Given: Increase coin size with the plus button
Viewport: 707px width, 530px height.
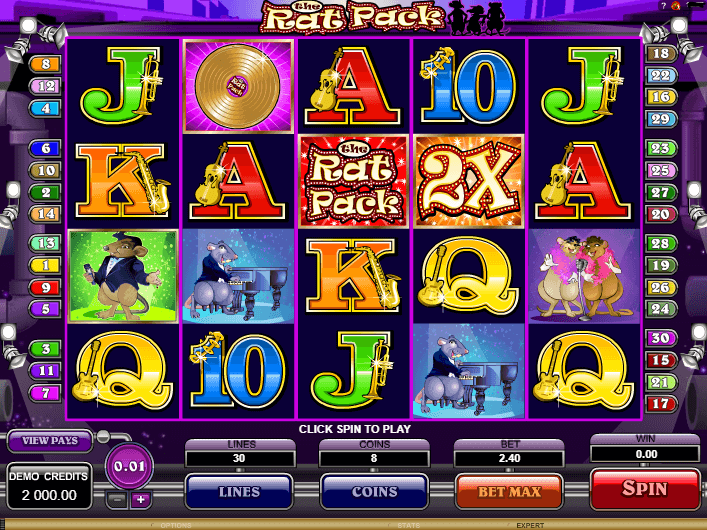Looking at the screenshot, I should (x=140, y=500).
